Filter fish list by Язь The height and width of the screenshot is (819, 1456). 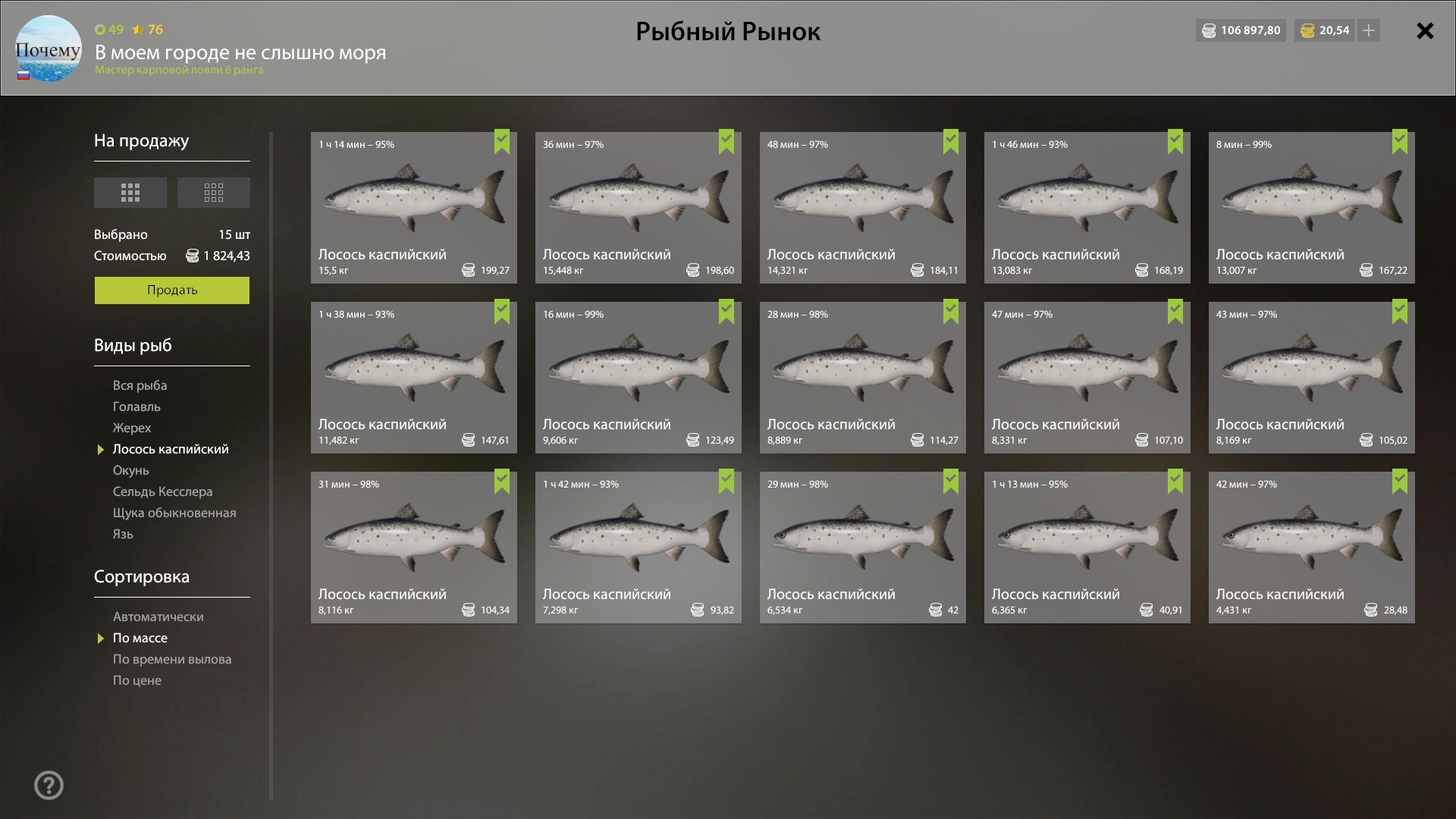pyautogui.click(x=123, y=534)
